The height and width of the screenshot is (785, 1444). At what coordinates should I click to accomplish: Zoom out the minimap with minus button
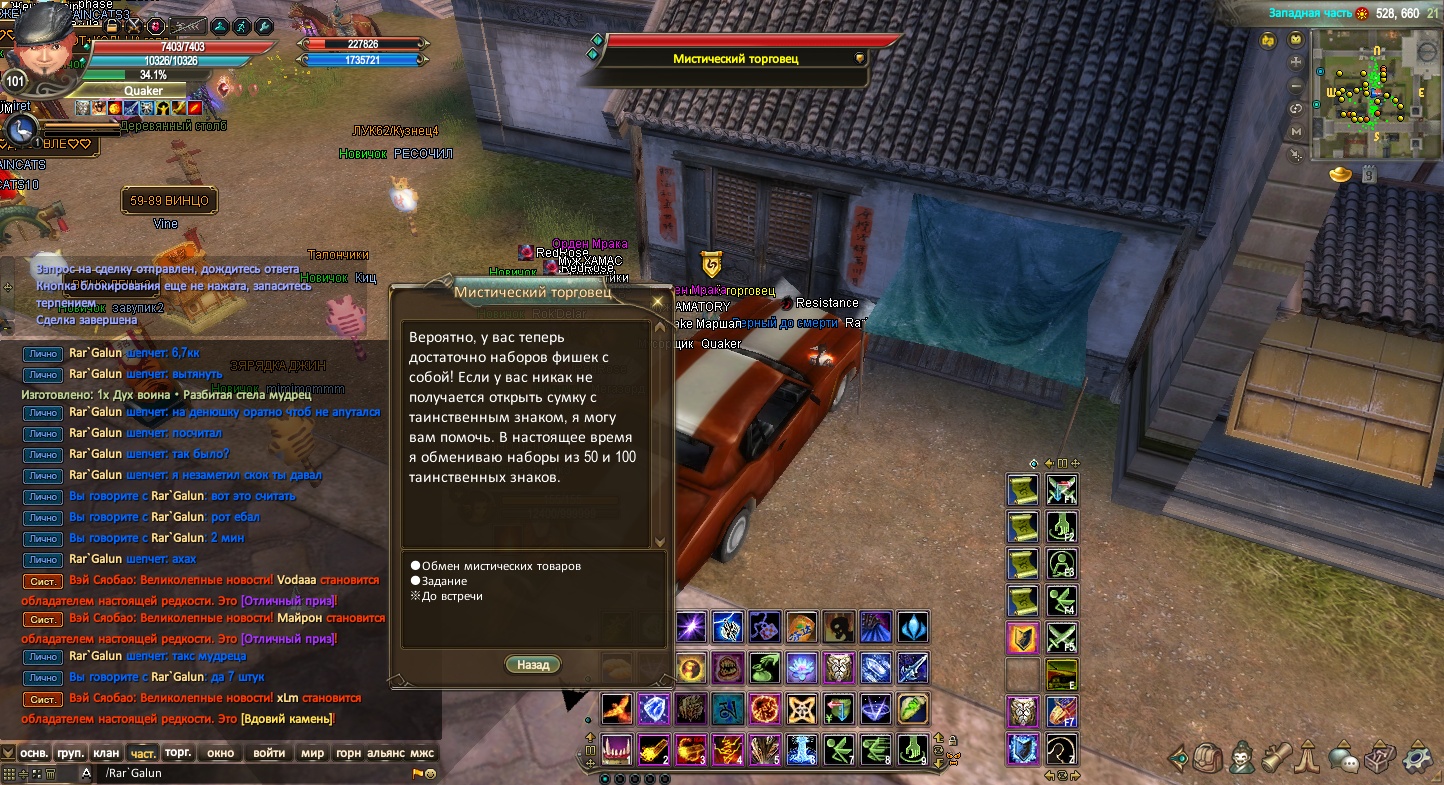click(x=1297, y=84)
